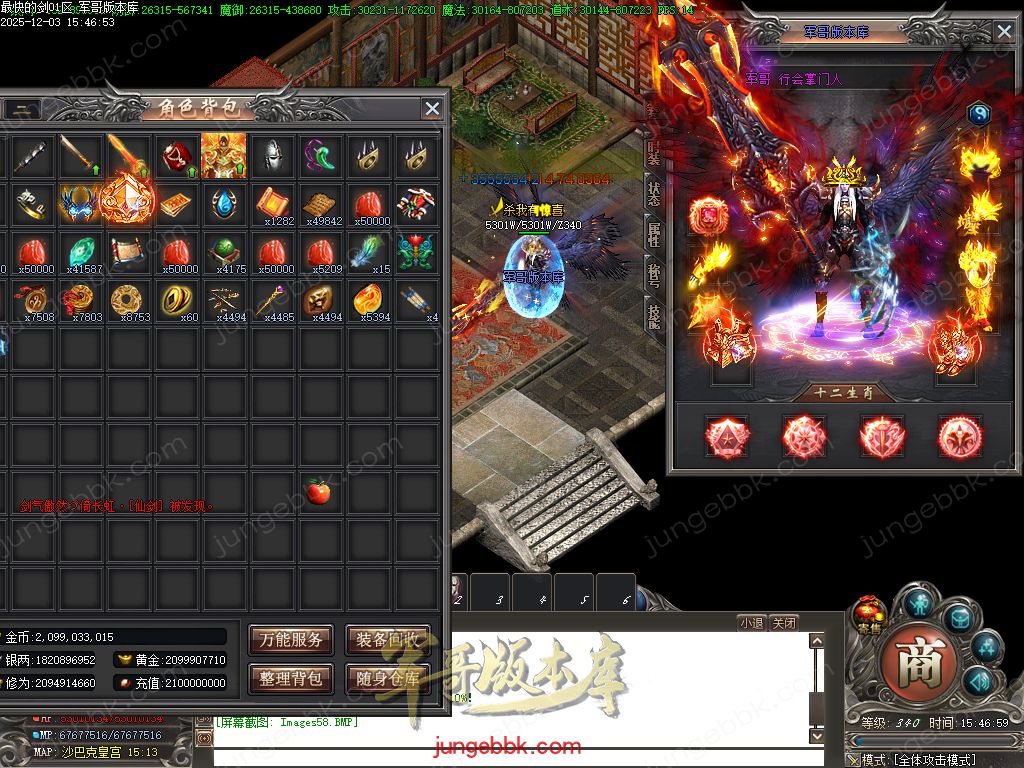Show the 技能 skills tab
This screenshot has width=1024, height=768.
coord(654,316)
